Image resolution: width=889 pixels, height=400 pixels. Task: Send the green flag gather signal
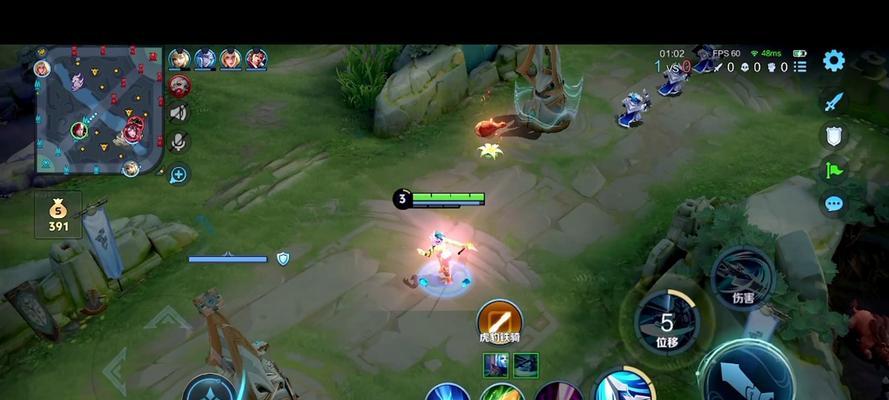pos(833,170)
